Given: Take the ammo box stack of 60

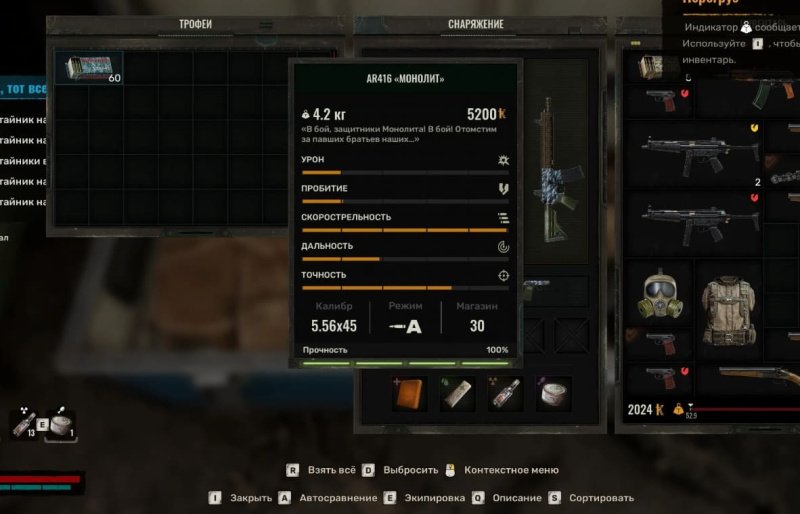Looking at the screenshot, I should [x=88, y=68].
